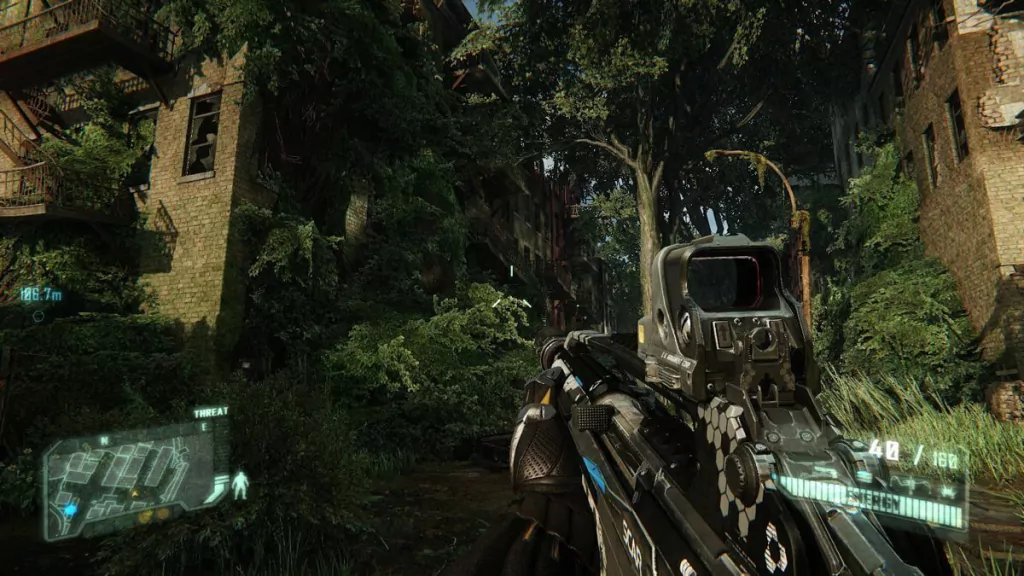
Task: Select the blue objective marker on the minimap
Action: (69, 509)
